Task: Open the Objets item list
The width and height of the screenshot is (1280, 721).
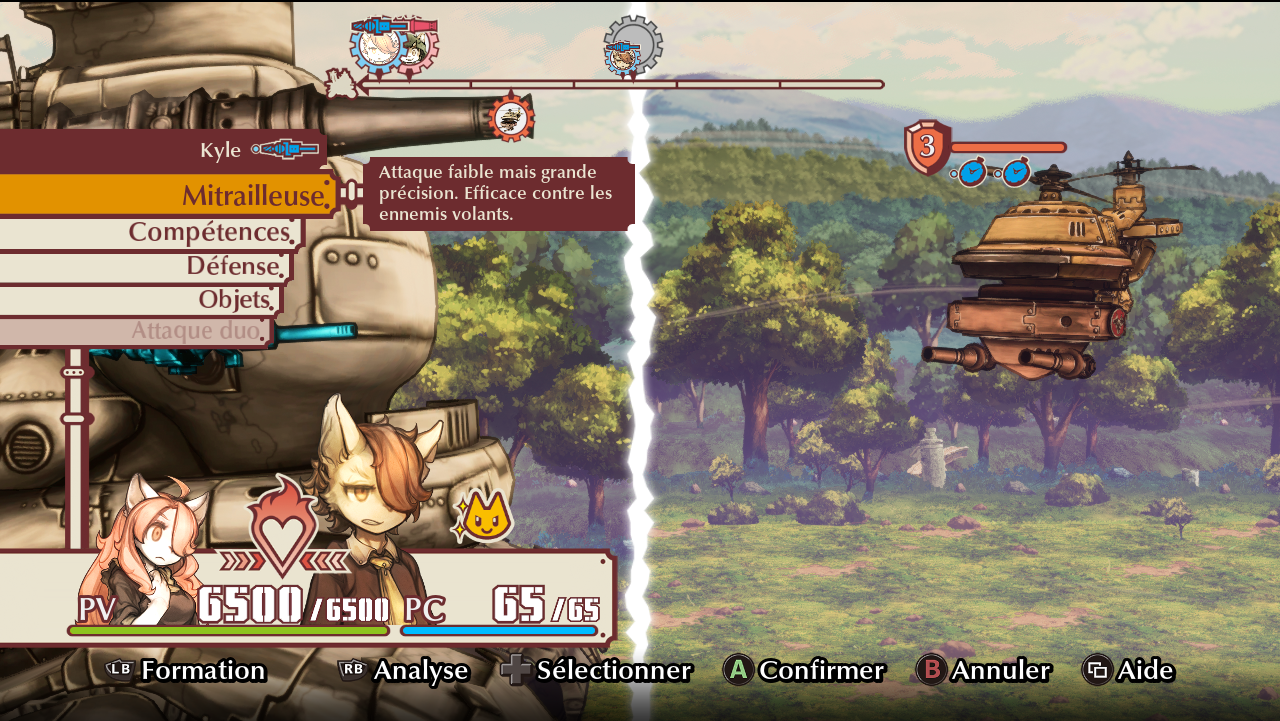Action: pos(234,299)
